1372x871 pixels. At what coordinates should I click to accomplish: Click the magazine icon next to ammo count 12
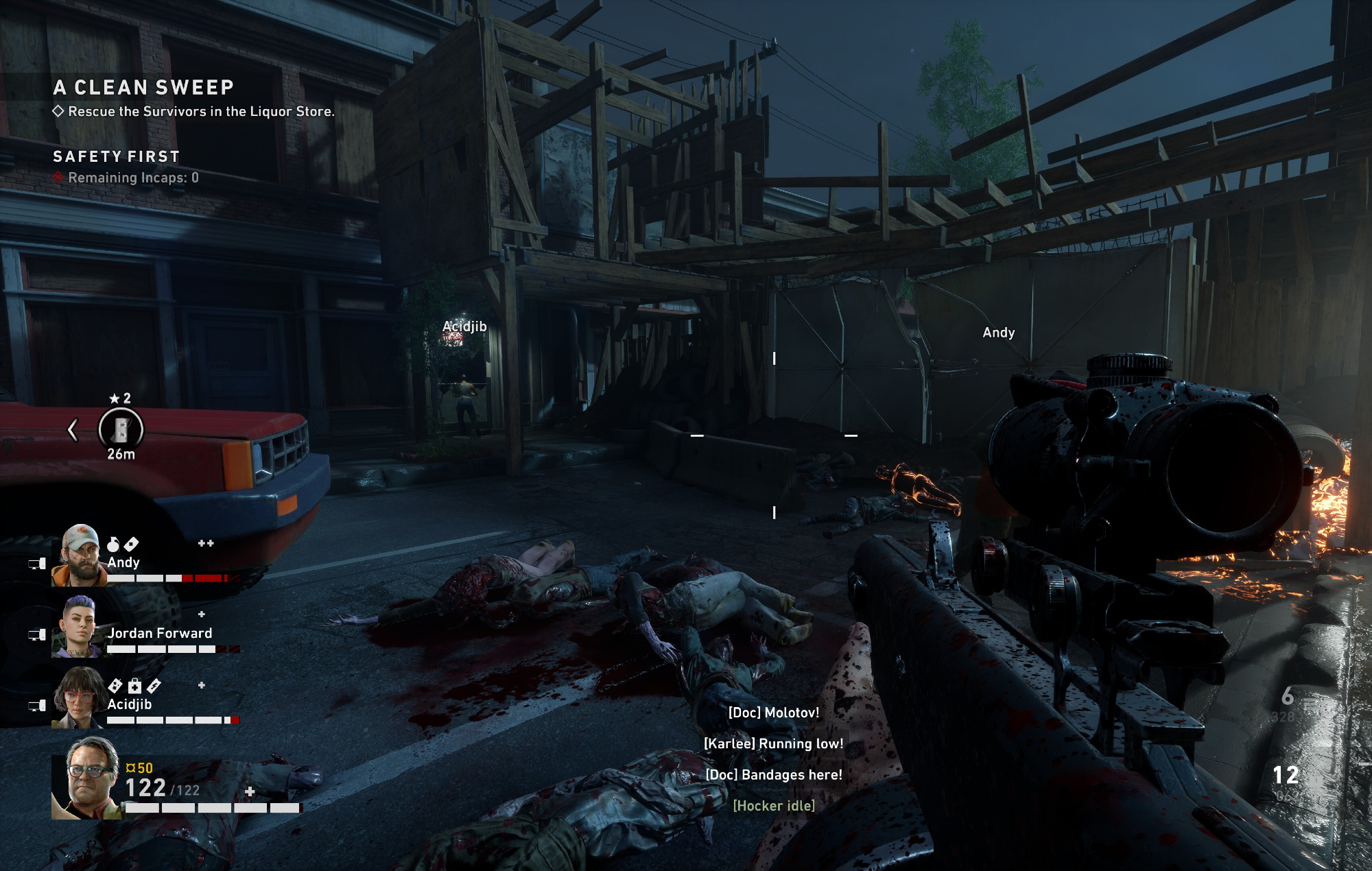(1315, 782)
